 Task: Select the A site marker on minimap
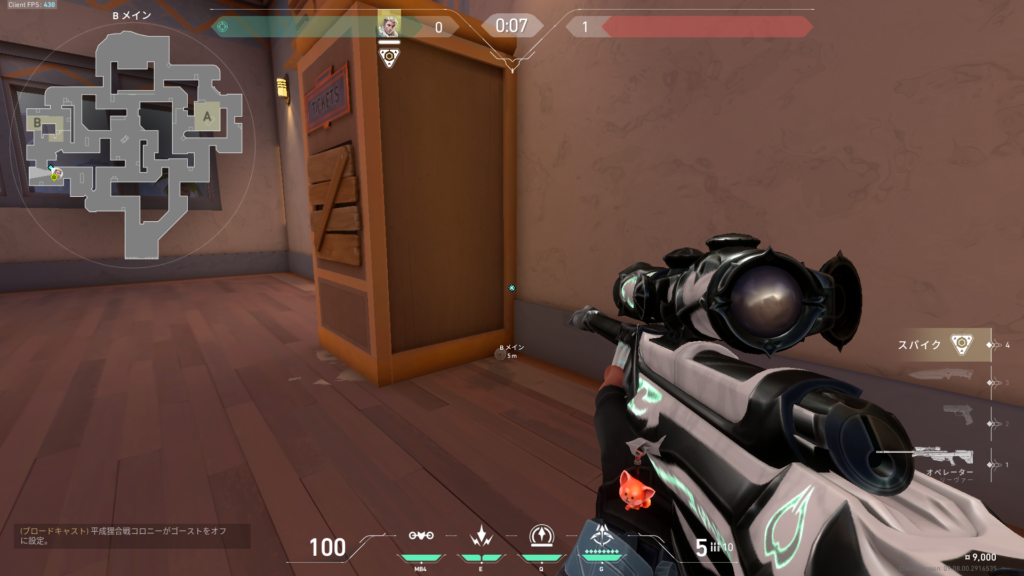tap(208, 116)
